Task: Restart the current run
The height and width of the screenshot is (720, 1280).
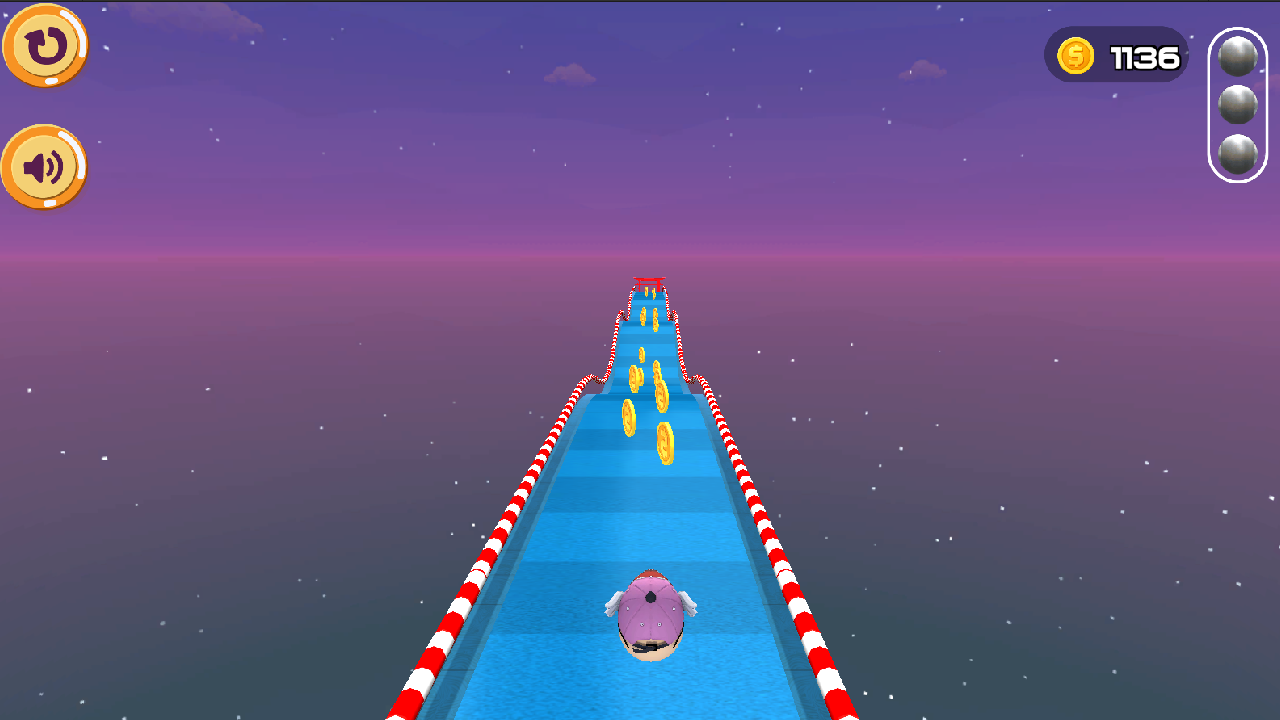Action: 44,45
